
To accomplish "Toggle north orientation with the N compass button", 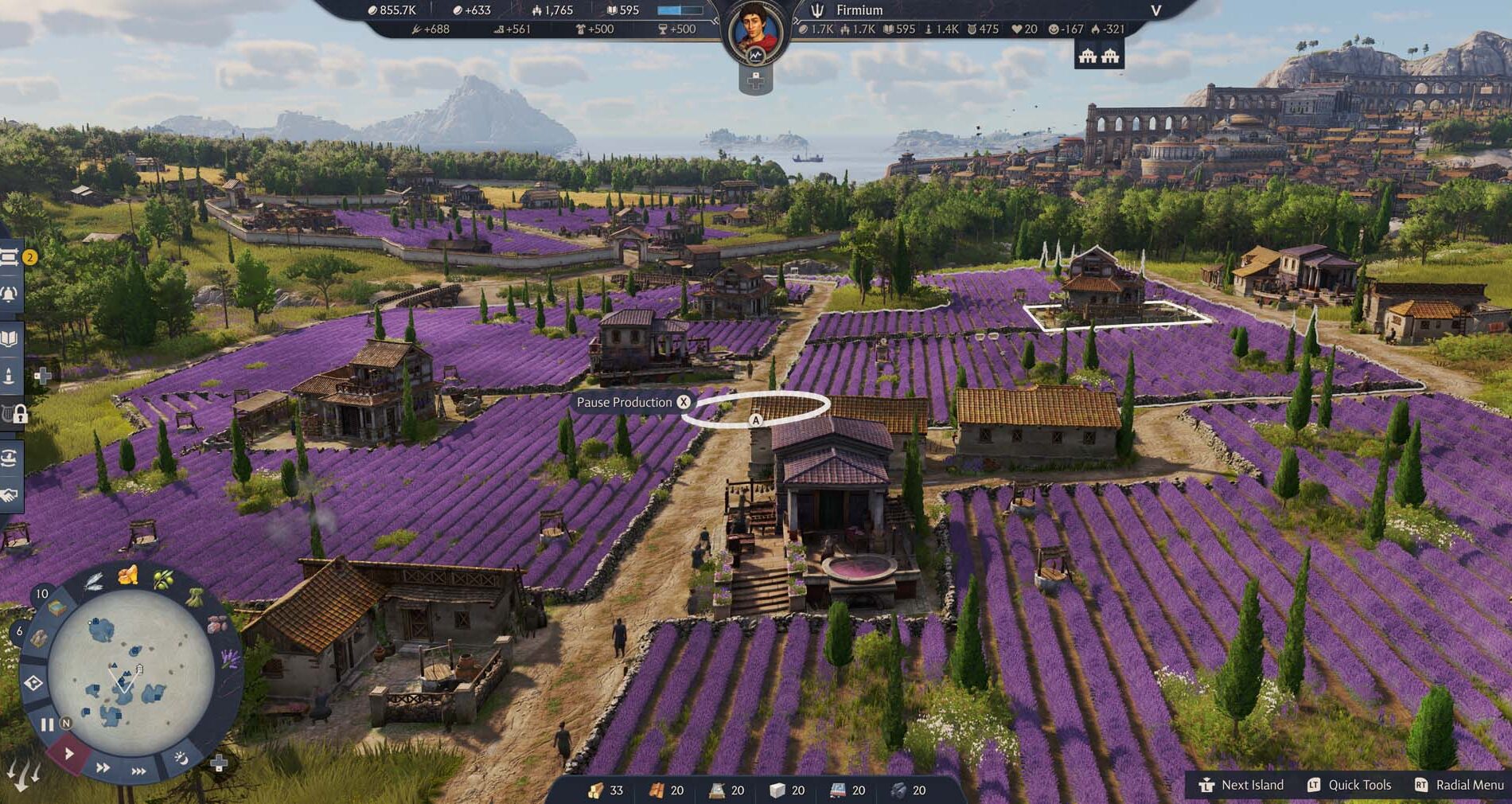I will click(65, 722).
